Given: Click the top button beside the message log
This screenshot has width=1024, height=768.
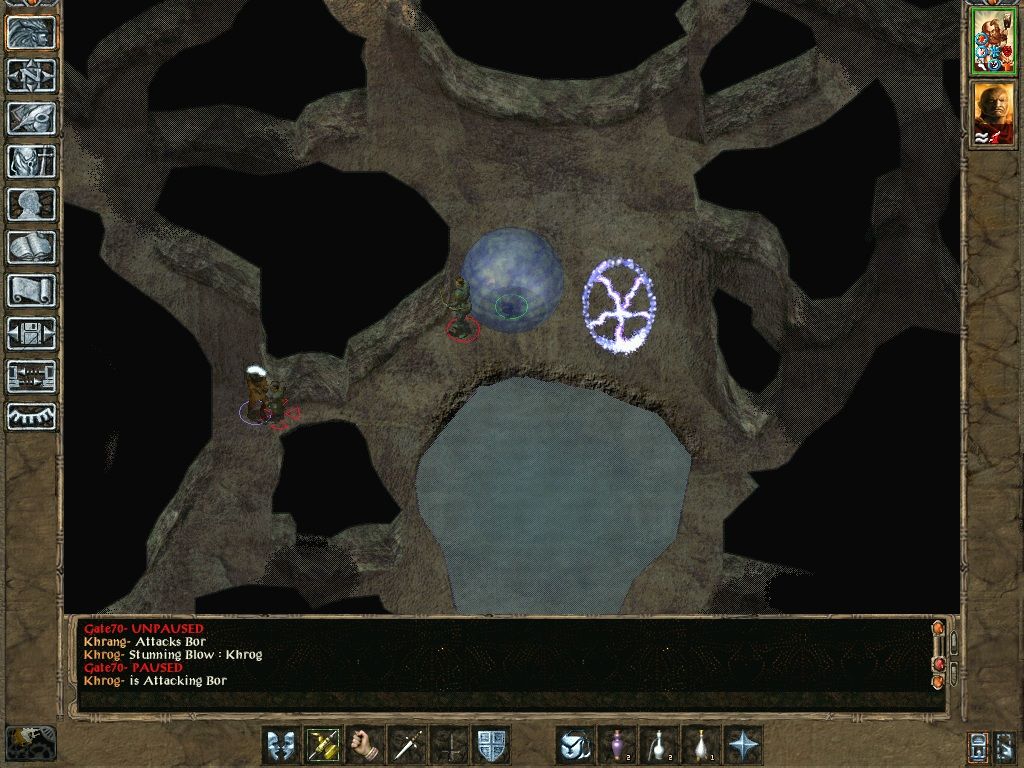Looking at the screenshot, I should pyautogui.click(x=938, y=629).
